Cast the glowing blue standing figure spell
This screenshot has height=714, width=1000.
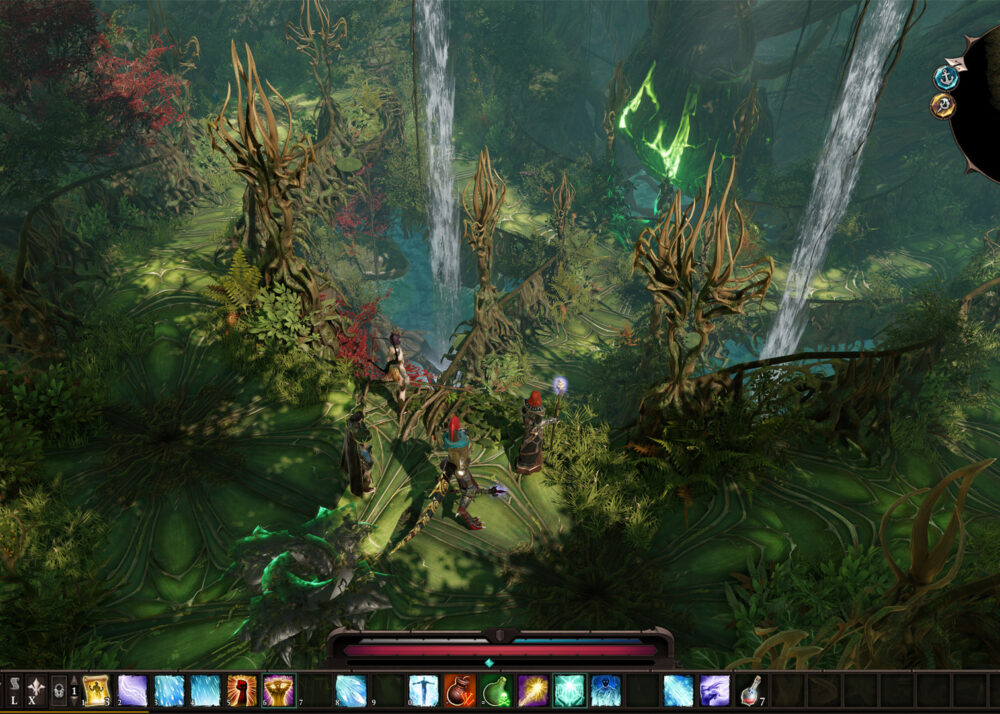[424, 690]
